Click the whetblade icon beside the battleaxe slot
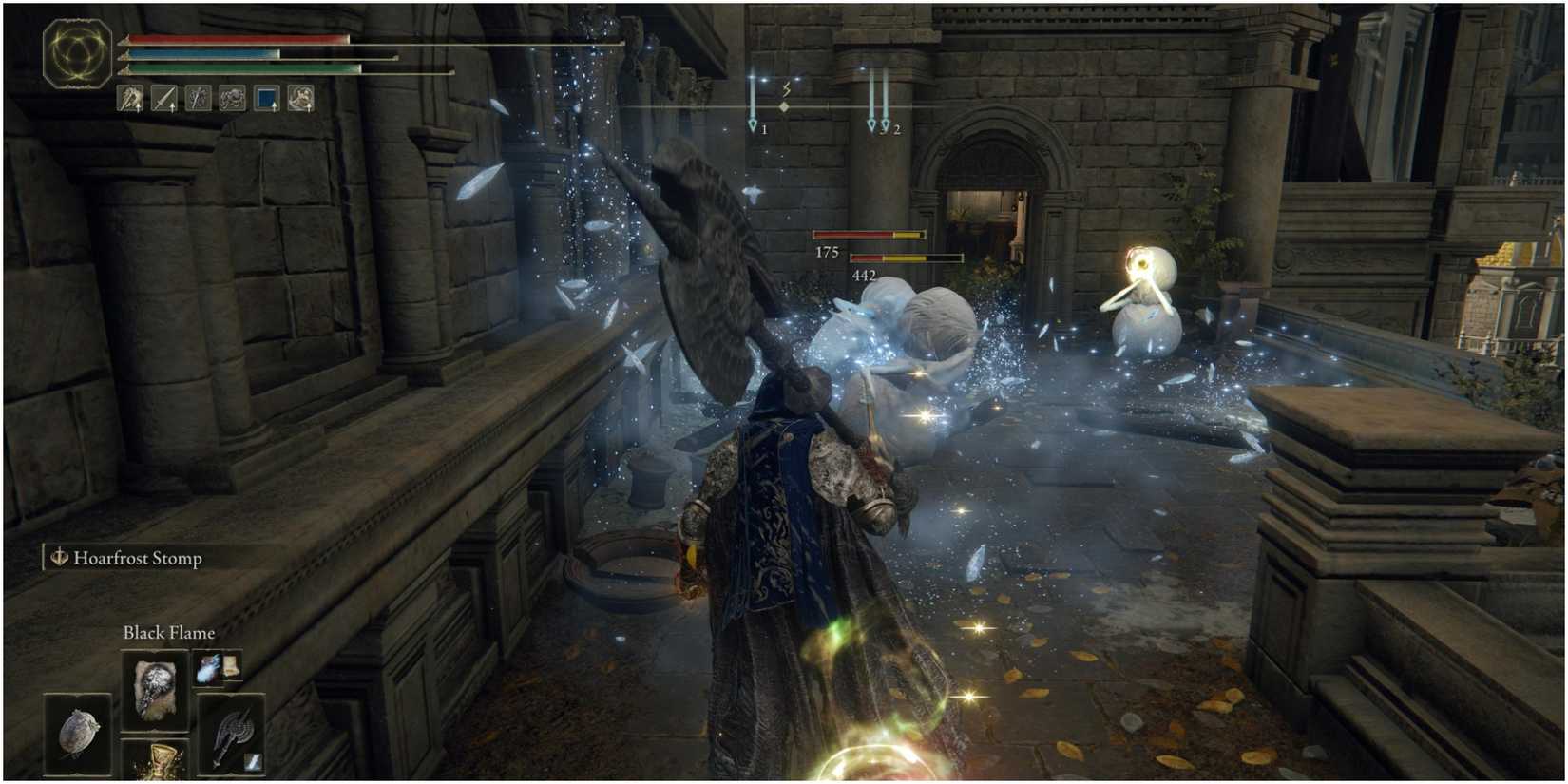1568x784 pixels. tap(252, 760)
